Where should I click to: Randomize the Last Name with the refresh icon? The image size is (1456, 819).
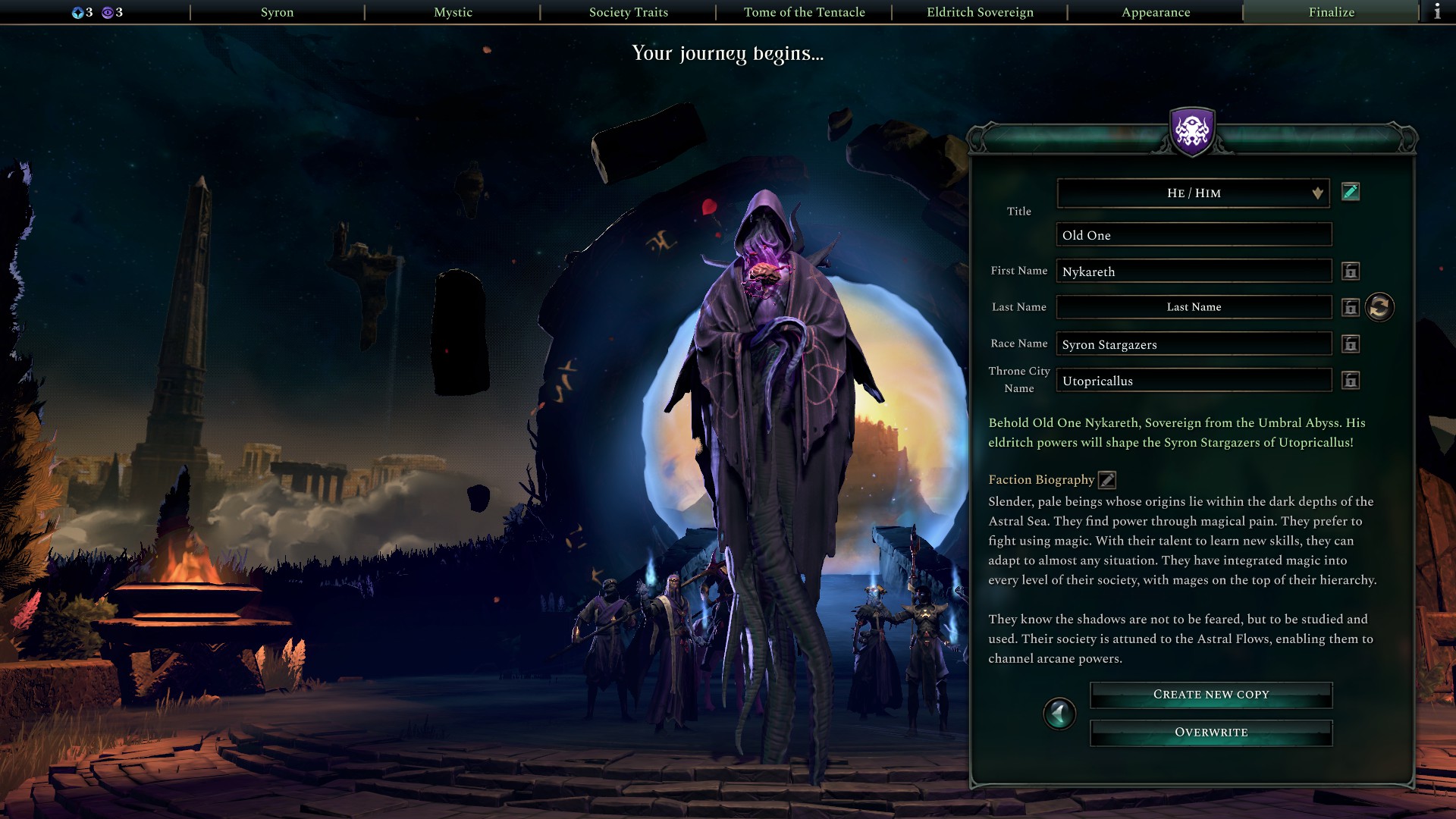tap(1380, 307)
